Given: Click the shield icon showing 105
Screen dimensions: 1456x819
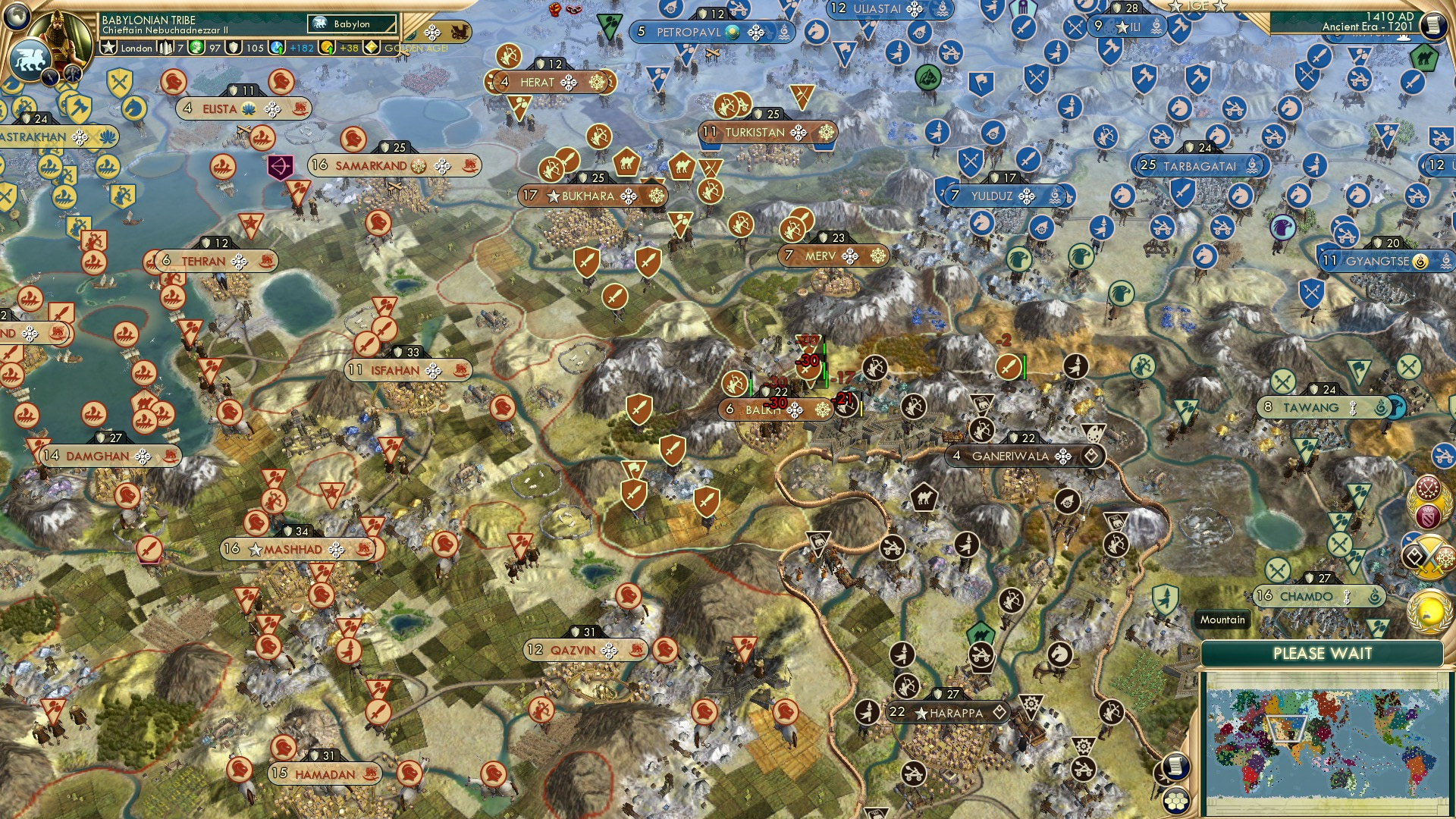Looking at the screenshot, I should tap(235, 49).
